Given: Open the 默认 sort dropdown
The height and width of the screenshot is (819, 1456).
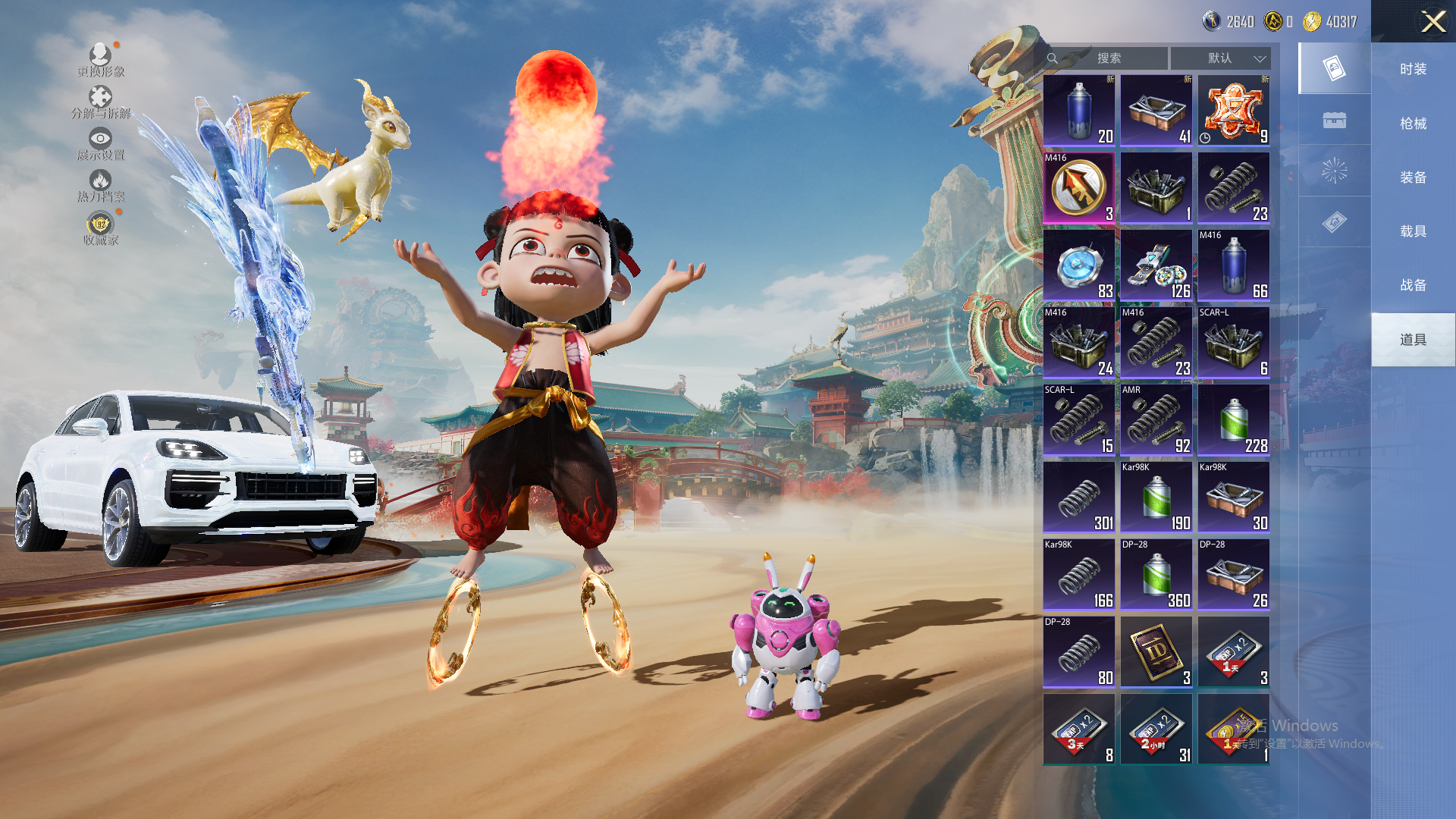Looking at the screenshot, I should coord(1220,58).
